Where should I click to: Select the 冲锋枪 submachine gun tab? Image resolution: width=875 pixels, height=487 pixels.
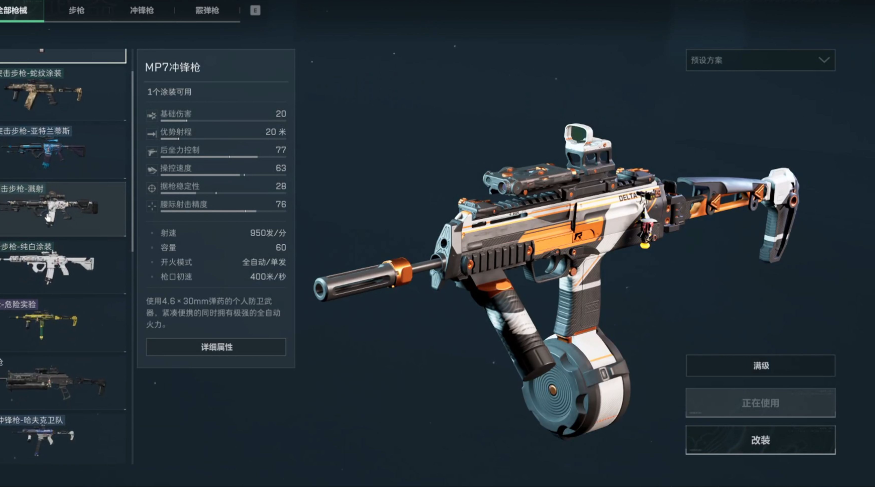click(x=141, y=10)
